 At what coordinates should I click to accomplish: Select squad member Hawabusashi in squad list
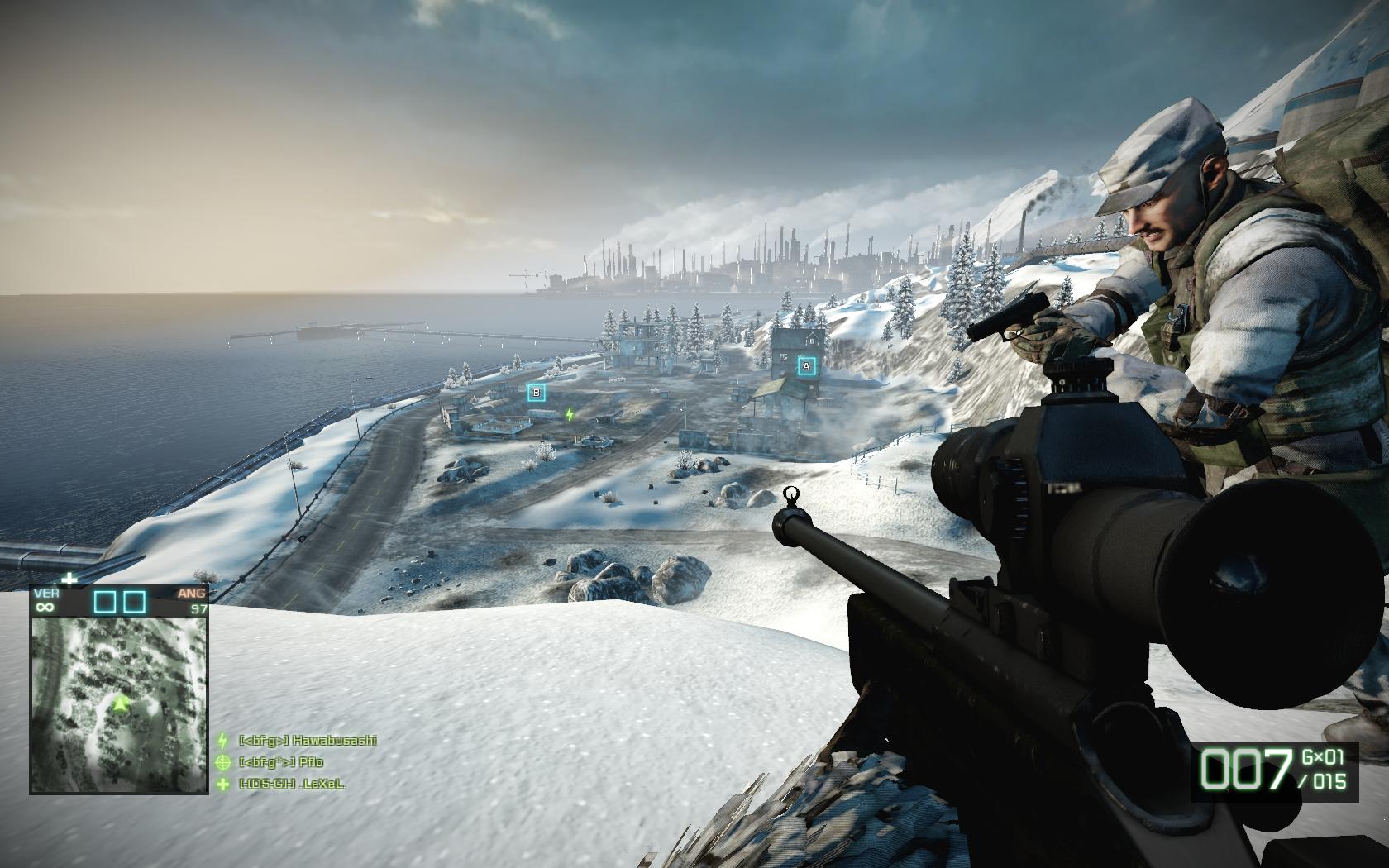click(307, 741)
